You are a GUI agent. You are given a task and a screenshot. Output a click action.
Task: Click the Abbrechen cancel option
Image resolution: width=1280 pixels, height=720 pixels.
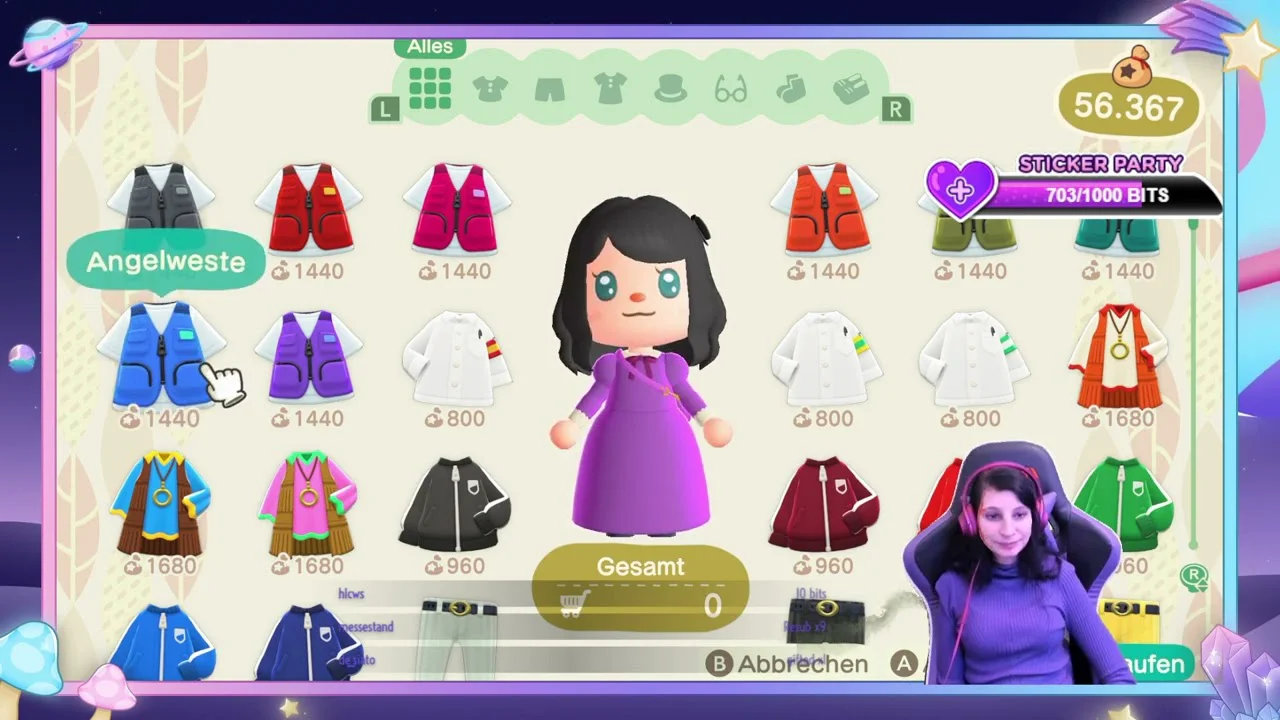(788, 664)
